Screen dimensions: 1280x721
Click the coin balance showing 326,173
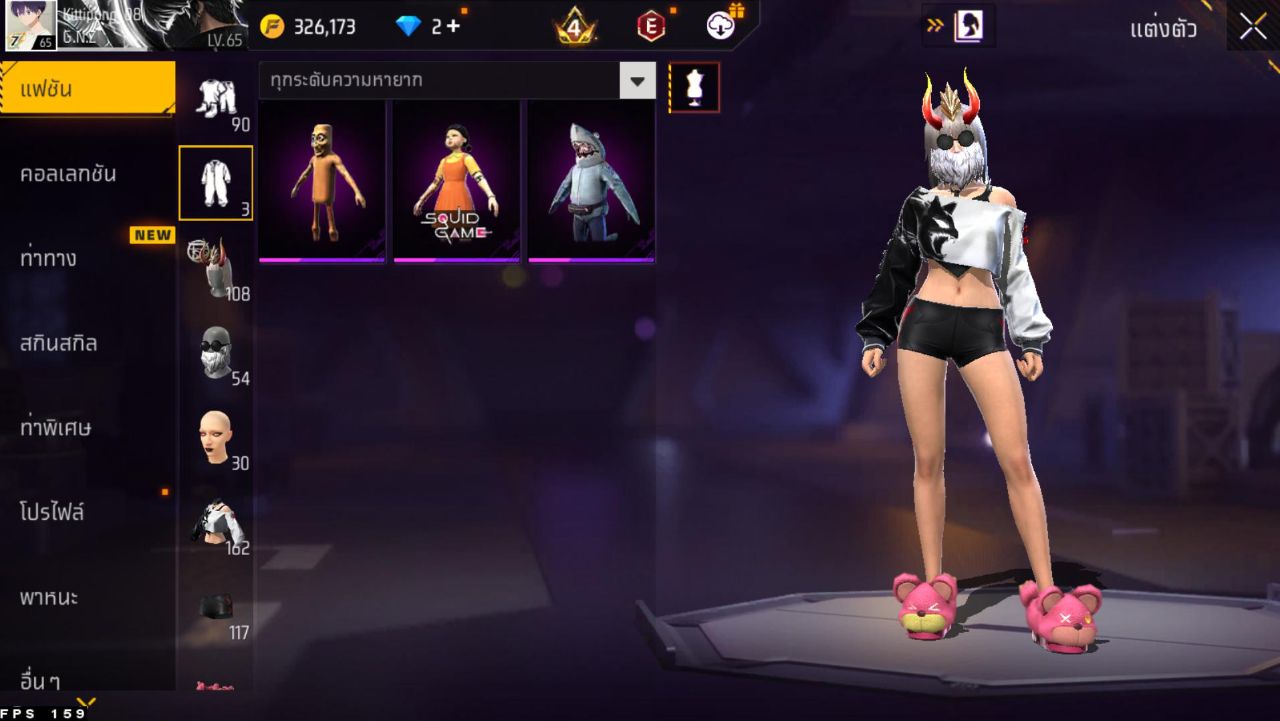click(x=320, y=26)
